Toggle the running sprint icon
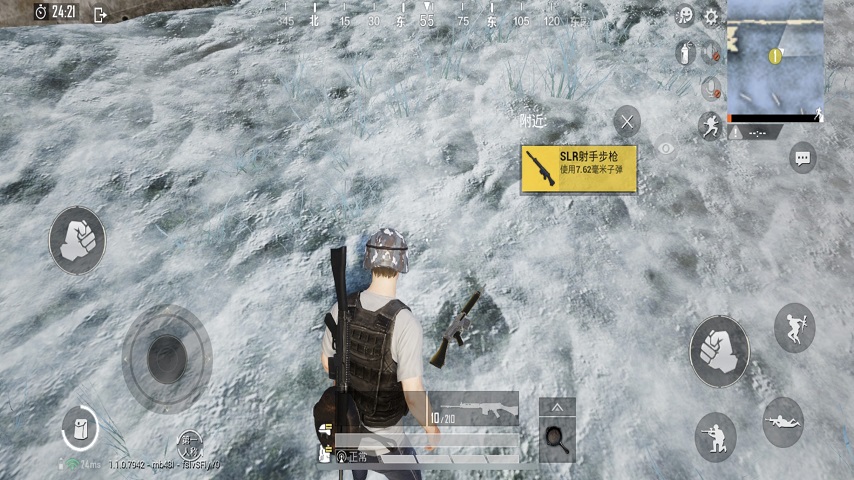The image size is (854, 480). 710,125
